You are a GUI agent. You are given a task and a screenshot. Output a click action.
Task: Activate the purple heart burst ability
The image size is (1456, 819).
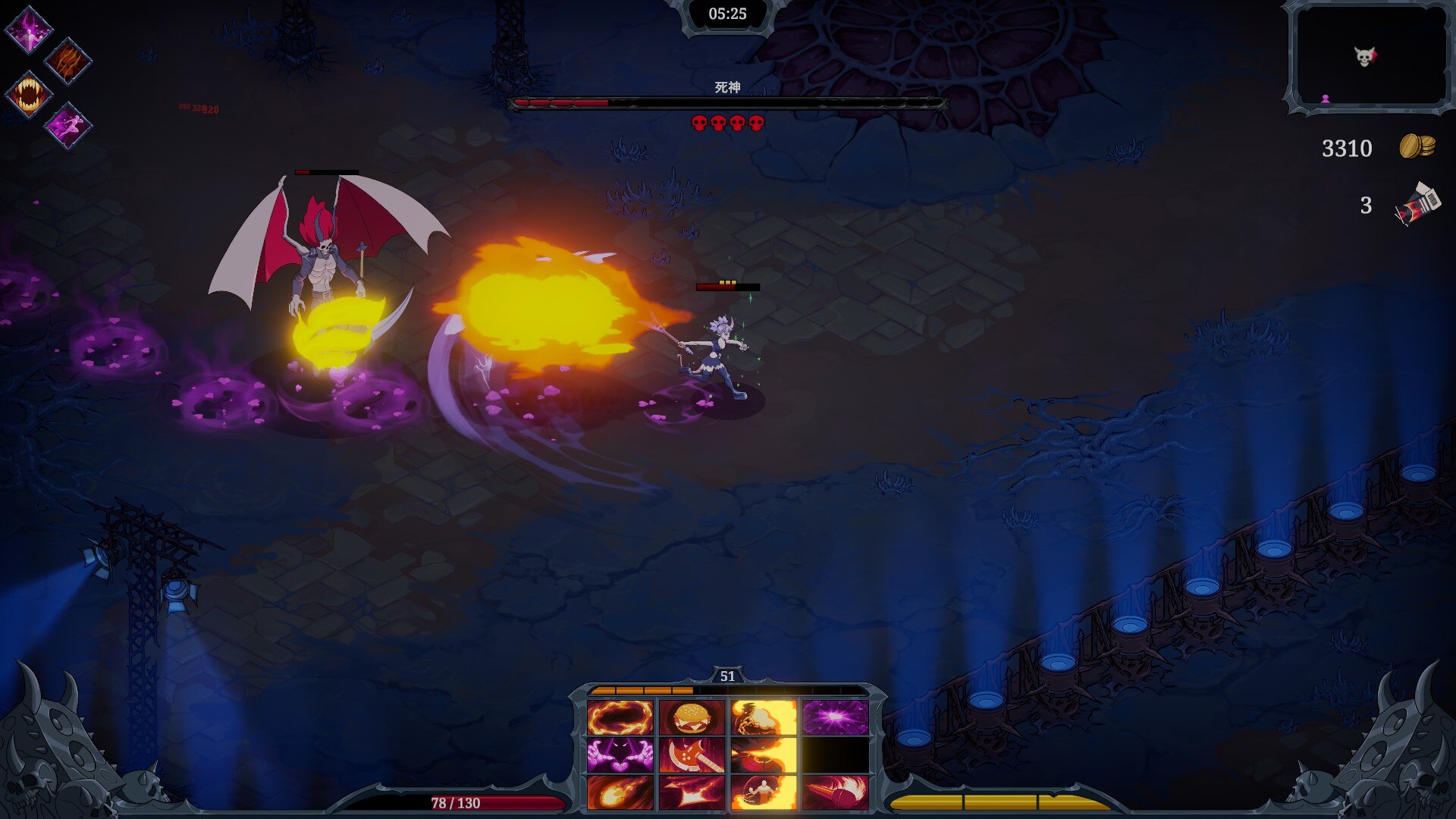click(835, 717)
